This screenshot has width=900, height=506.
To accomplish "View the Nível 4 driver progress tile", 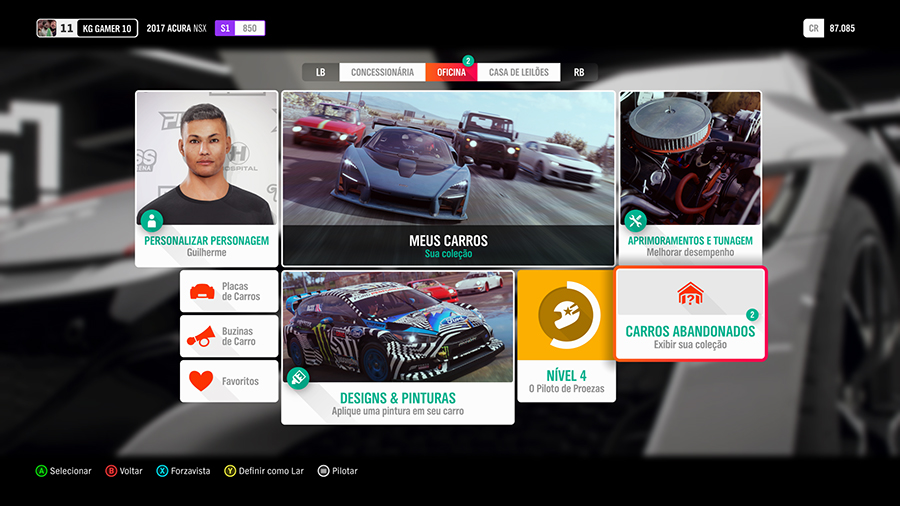I will 564,335.
